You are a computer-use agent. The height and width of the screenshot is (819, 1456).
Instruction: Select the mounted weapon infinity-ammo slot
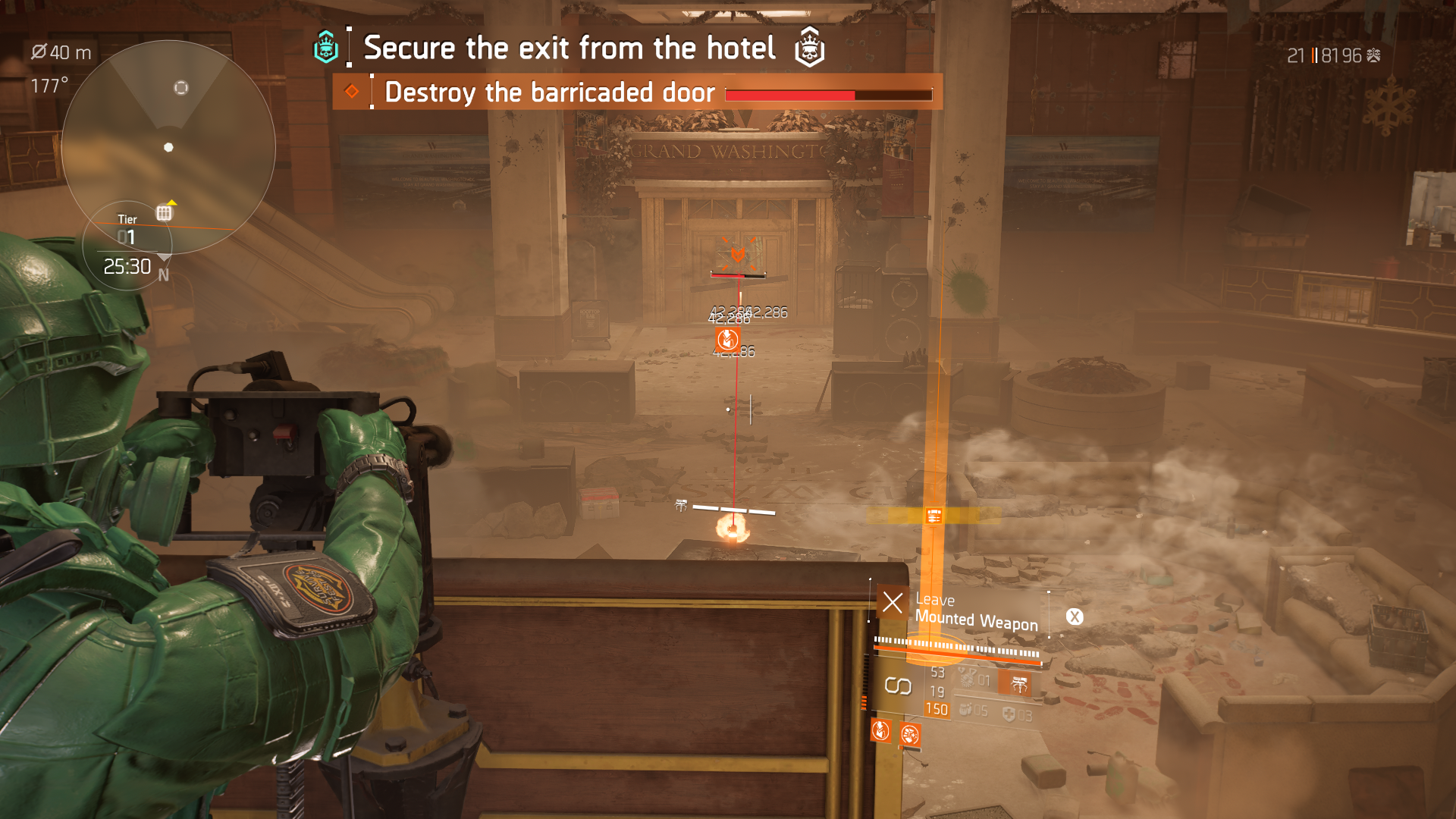898,686
